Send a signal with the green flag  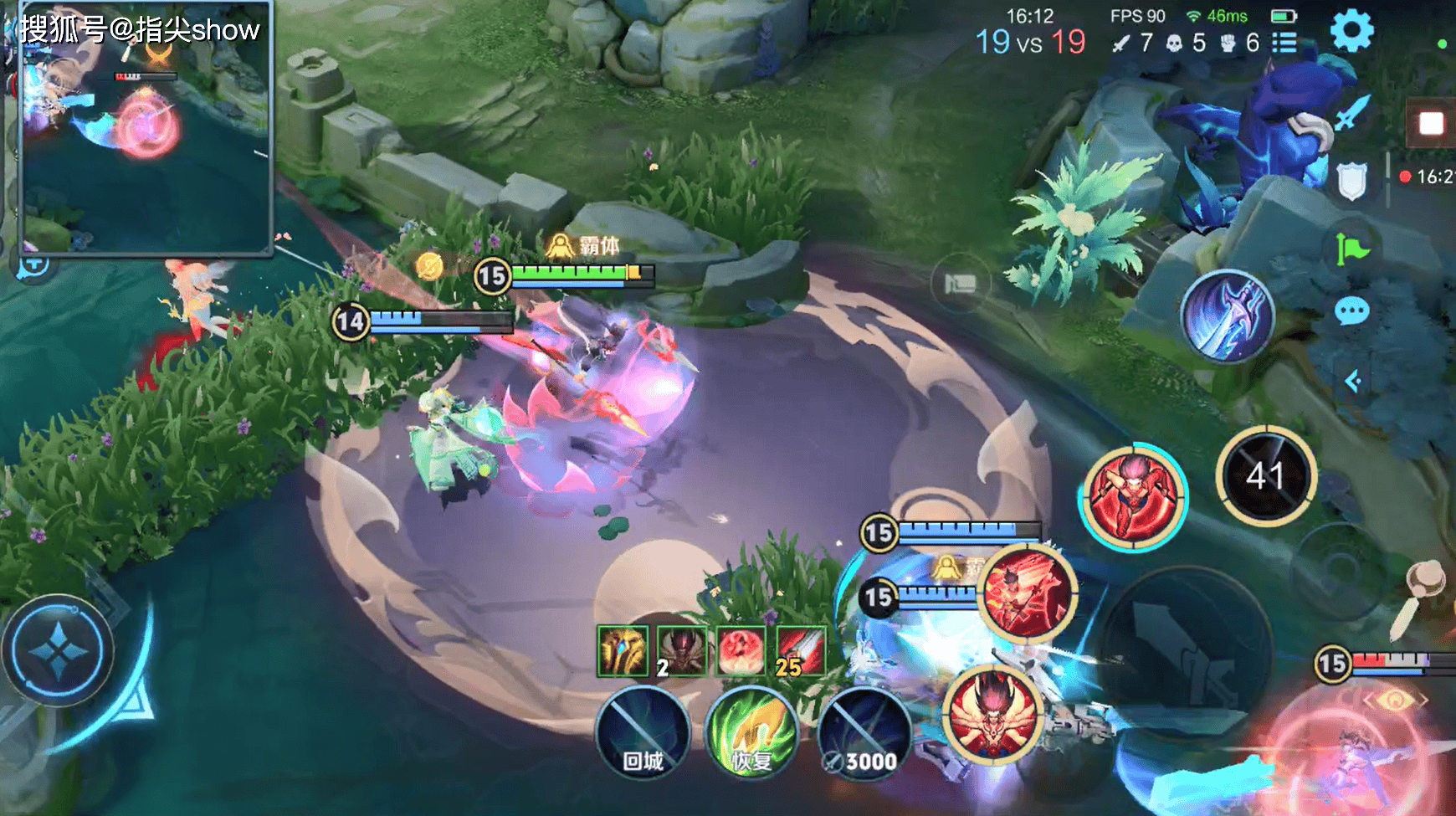pos(1351,249)
